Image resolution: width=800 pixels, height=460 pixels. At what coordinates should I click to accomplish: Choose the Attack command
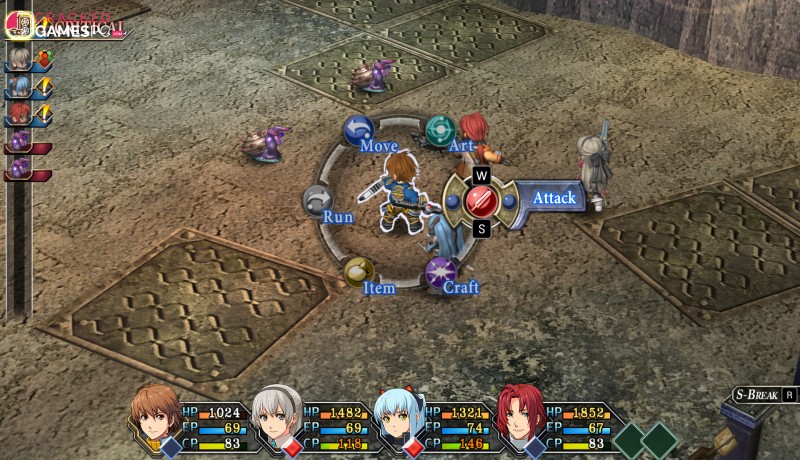click(482, 199)
